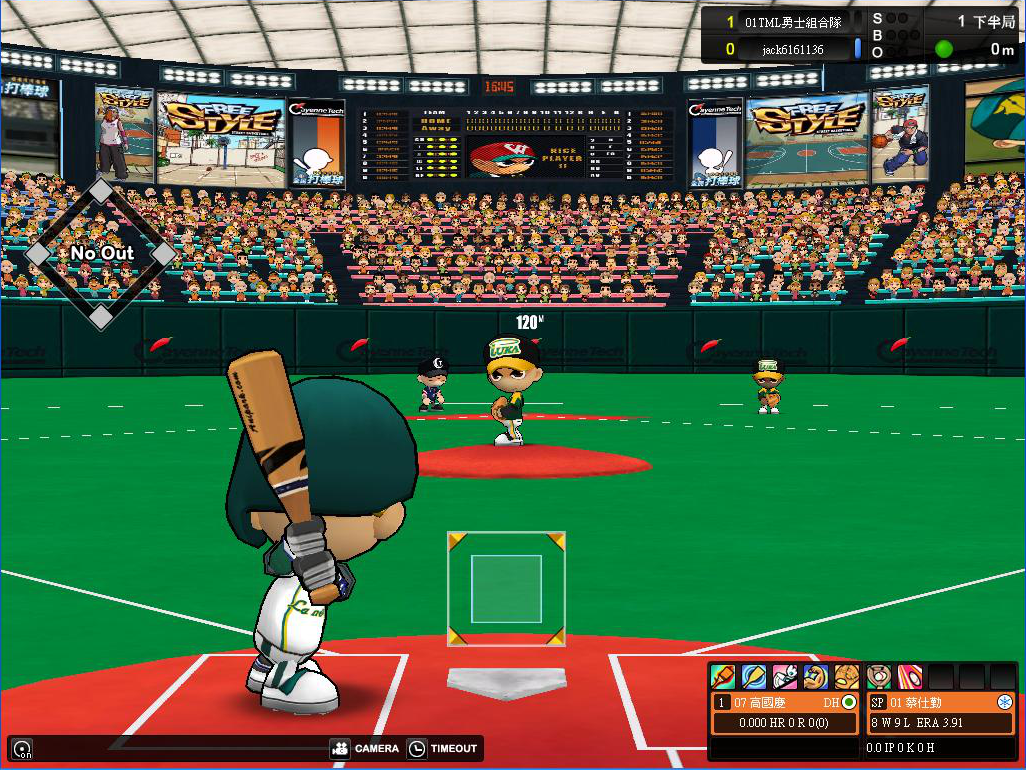Image resolution: width=1026 pixels, height=770 pixels.
Task: Select the orange baseball glove skill icon
Action: pos(846,677)
